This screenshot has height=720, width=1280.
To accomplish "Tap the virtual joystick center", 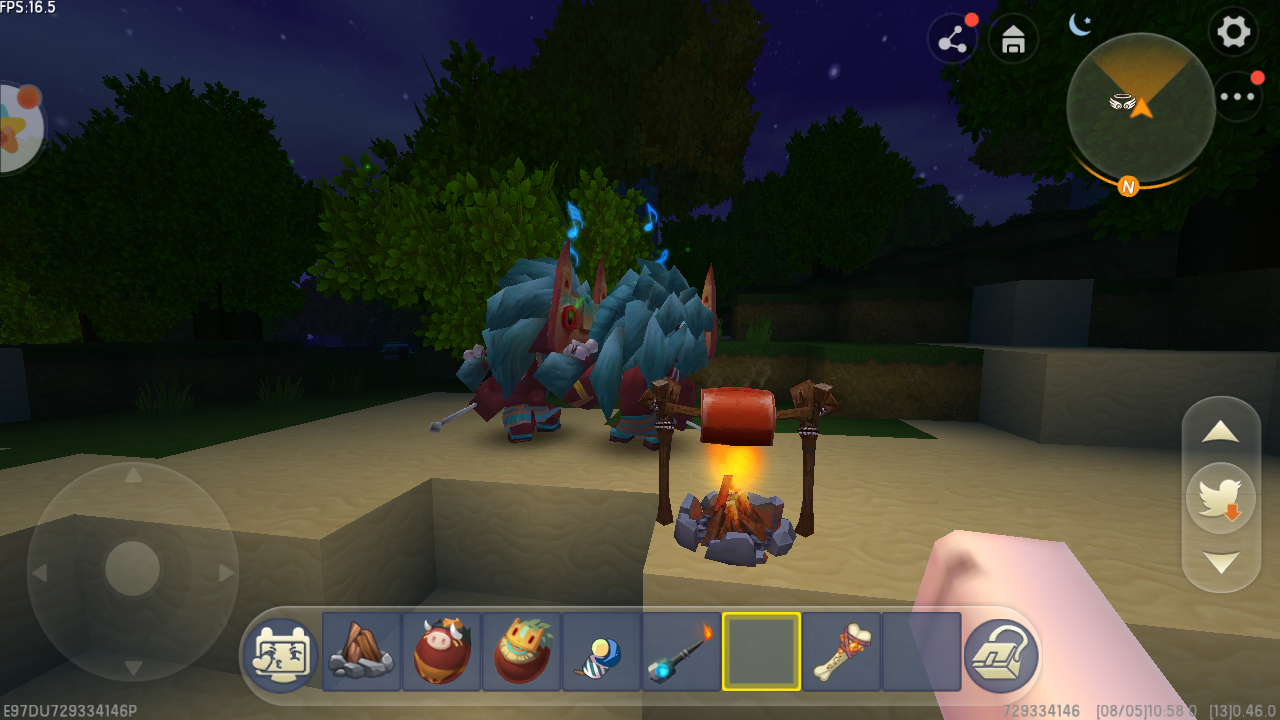I will click(x=132, y=571).
